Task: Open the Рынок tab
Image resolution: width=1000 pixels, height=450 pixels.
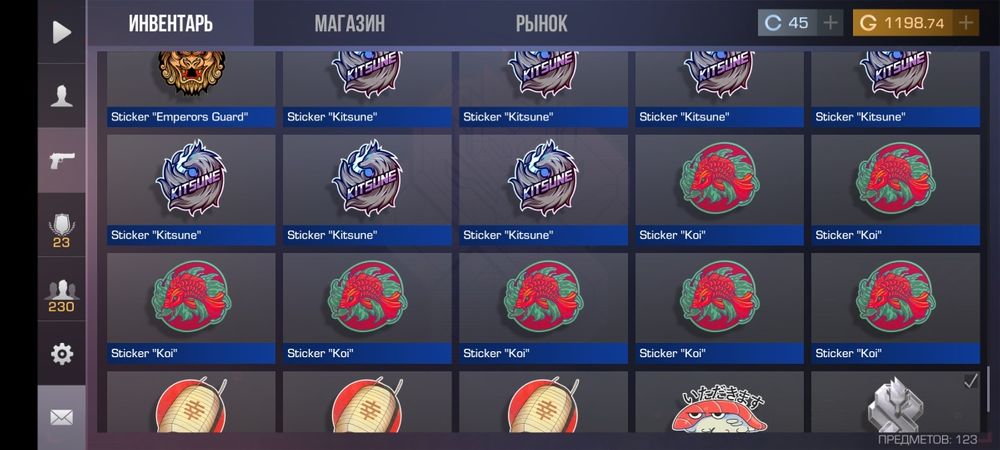Action: pyautogui.click(x=541, y=24)
